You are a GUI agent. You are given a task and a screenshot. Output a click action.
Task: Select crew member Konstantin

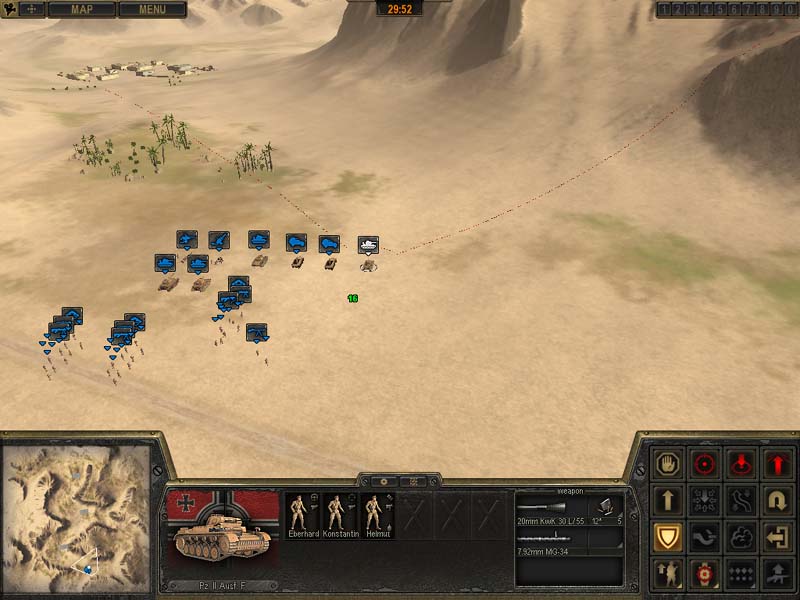coord(338,516)
